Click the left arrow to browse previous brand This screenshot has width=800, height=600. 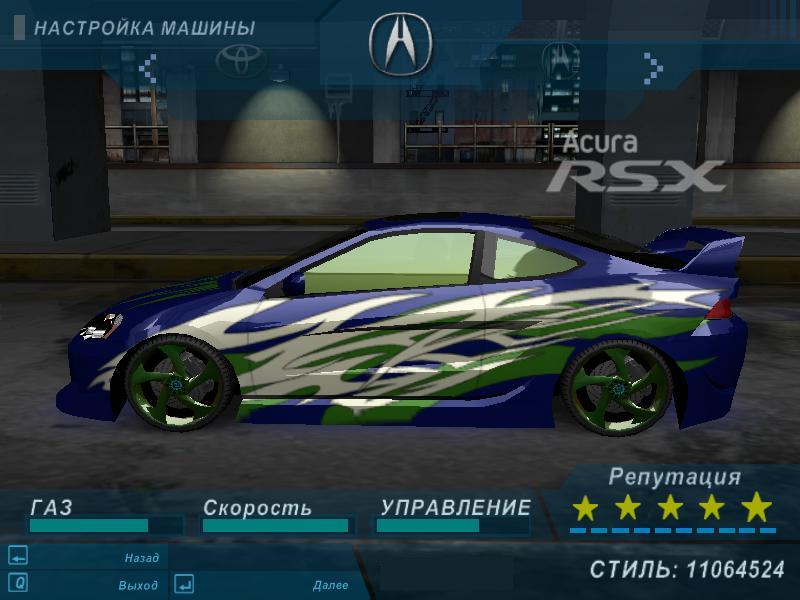(148, 68)
